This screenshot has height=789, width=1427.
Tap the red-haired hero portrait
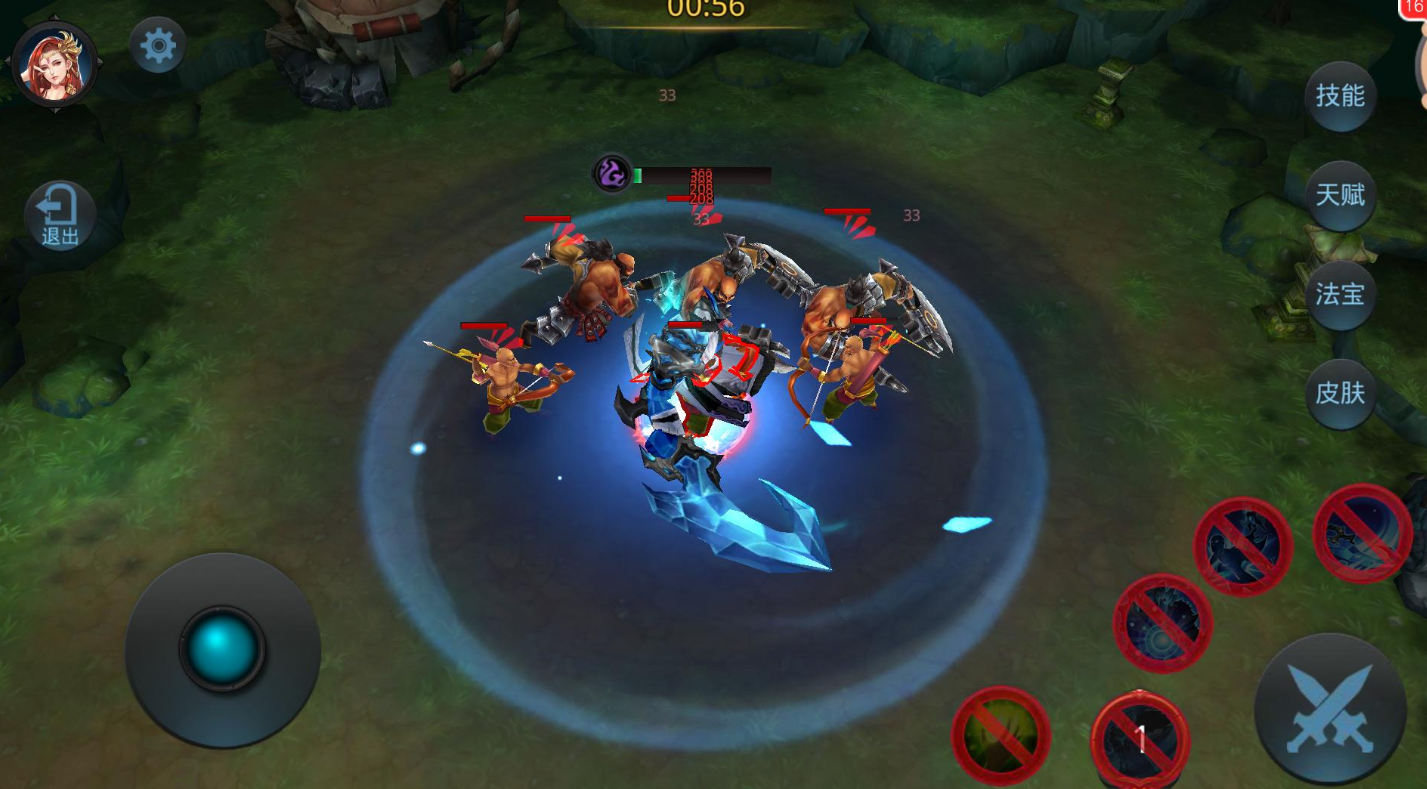pyautogui.click(x=54, y=64)
